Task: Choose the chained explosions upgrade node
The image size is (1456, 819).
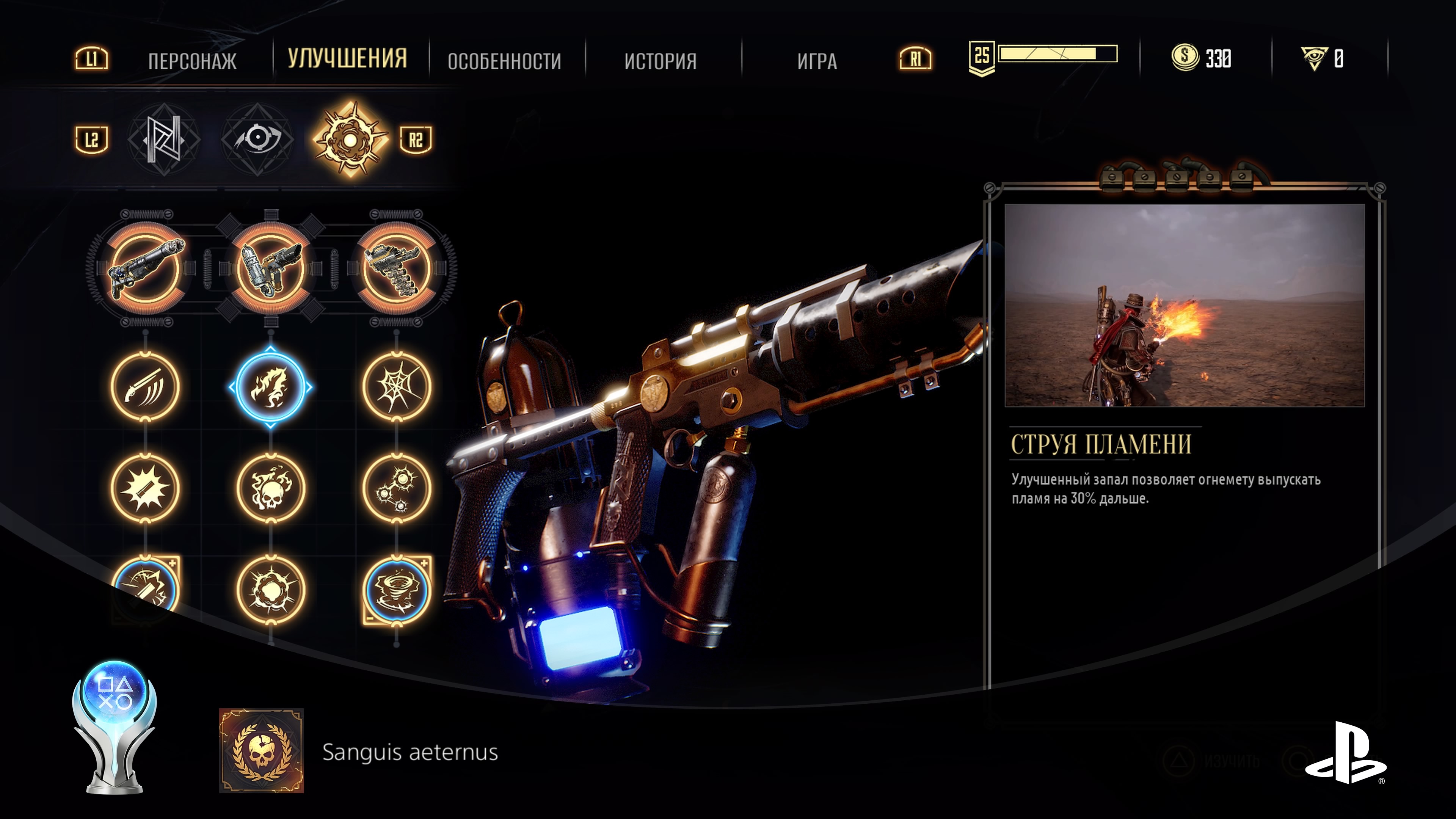Action: click(x=396, y=488)
